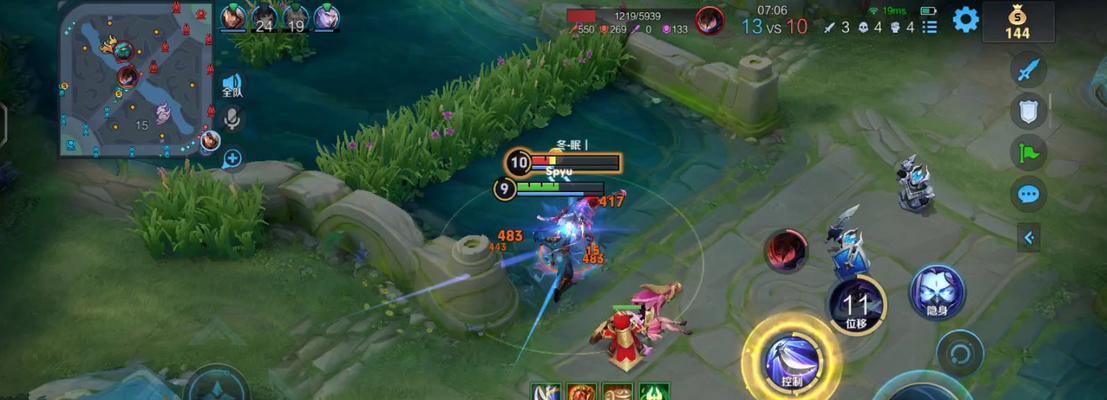Tap the 位移 dash skill on cooldown
The image size is (1107, 400).
856,302
